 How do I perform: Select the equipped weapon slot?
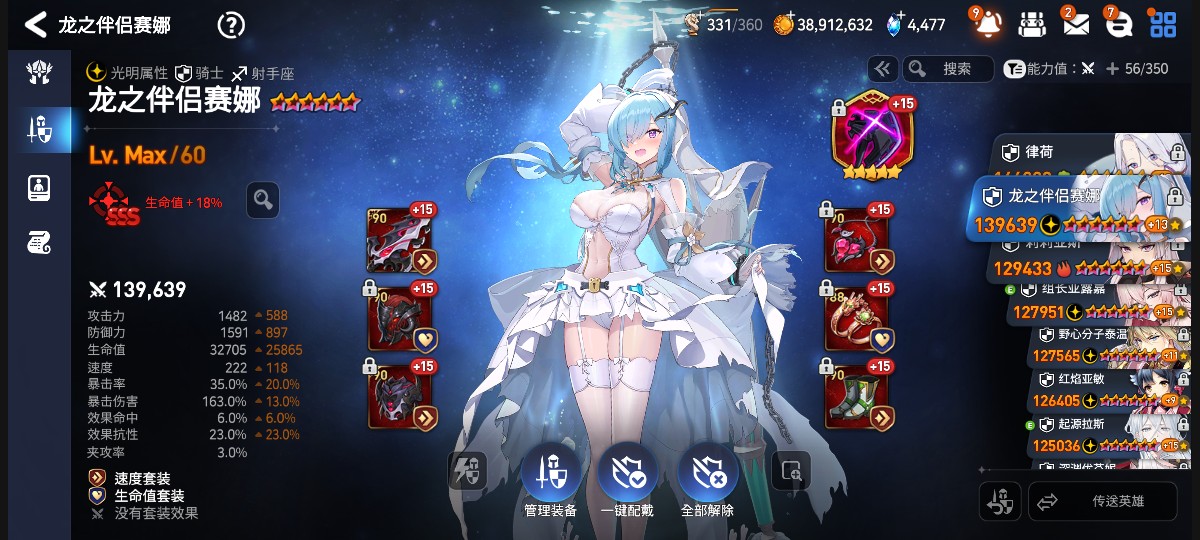tap(400, 241)
